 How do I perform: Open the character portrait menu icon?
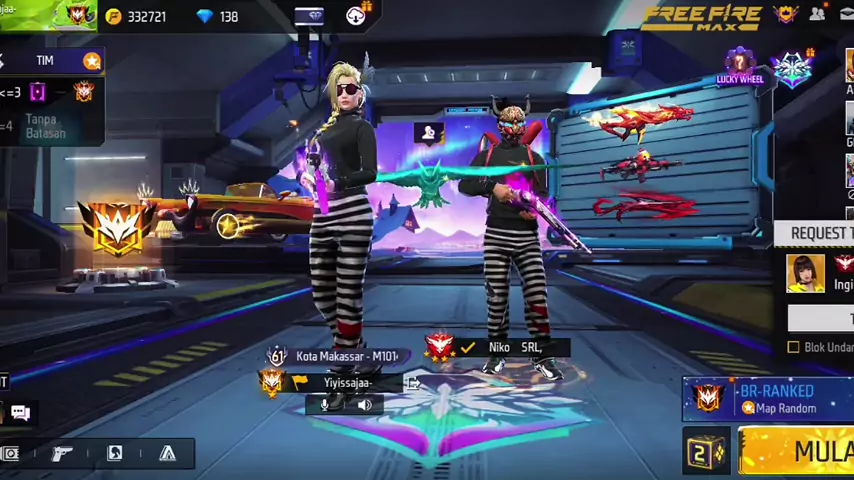point(115,453)
